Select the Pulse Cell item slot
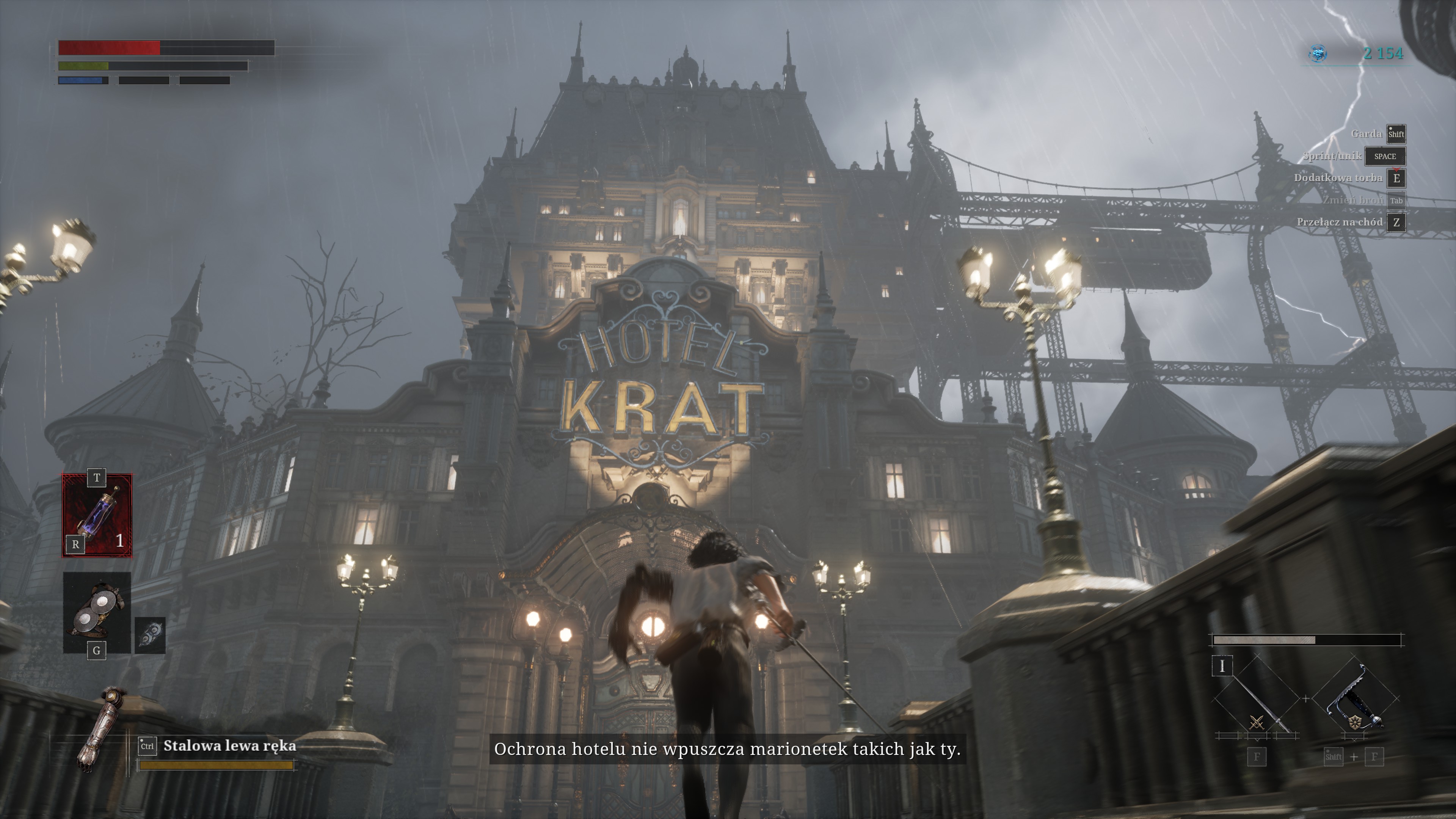Image resolution: width=1456 pixels, height=819 pixels. [97, 516]
